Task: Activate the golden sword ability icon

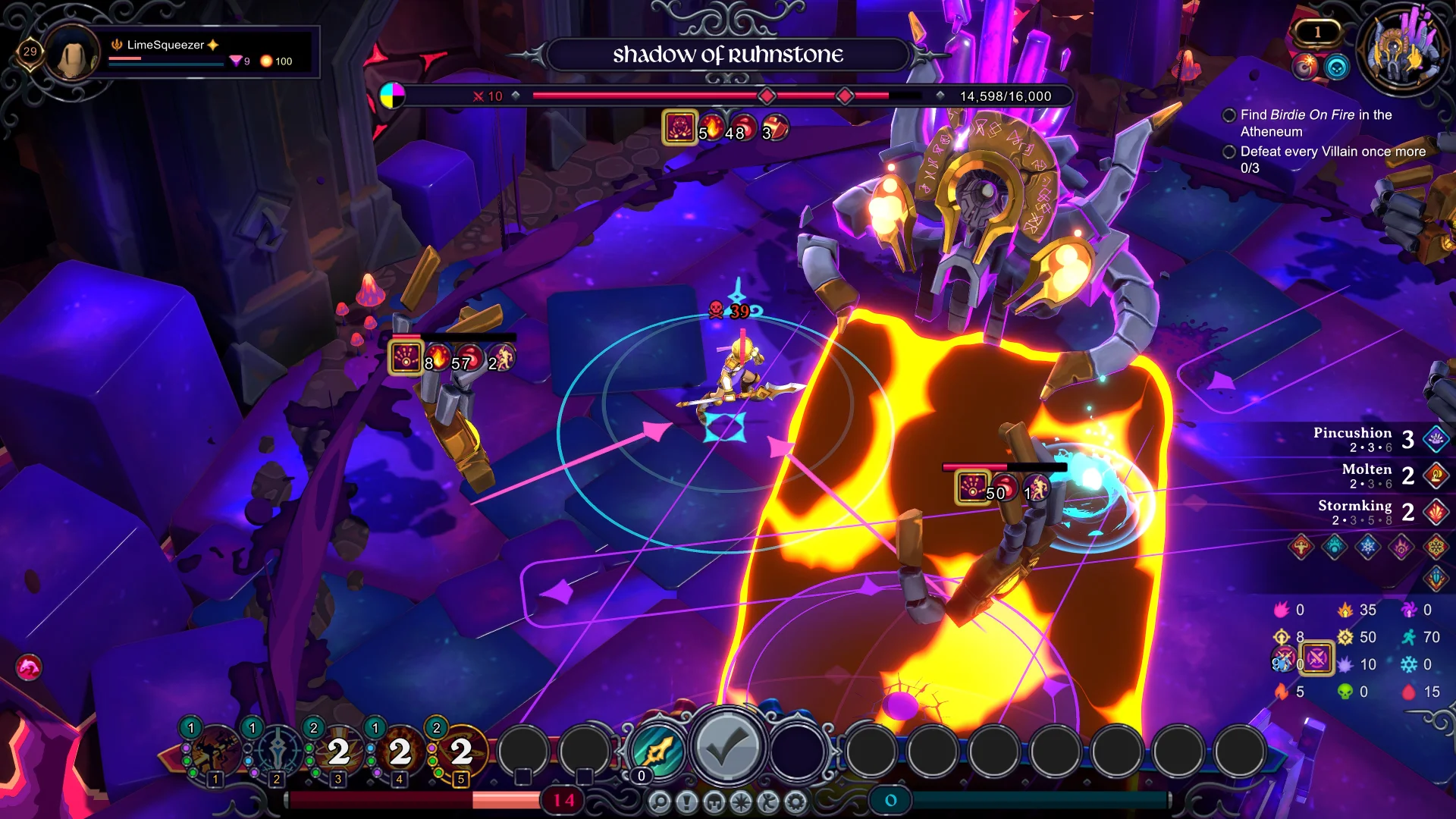Action: point(659,751)
